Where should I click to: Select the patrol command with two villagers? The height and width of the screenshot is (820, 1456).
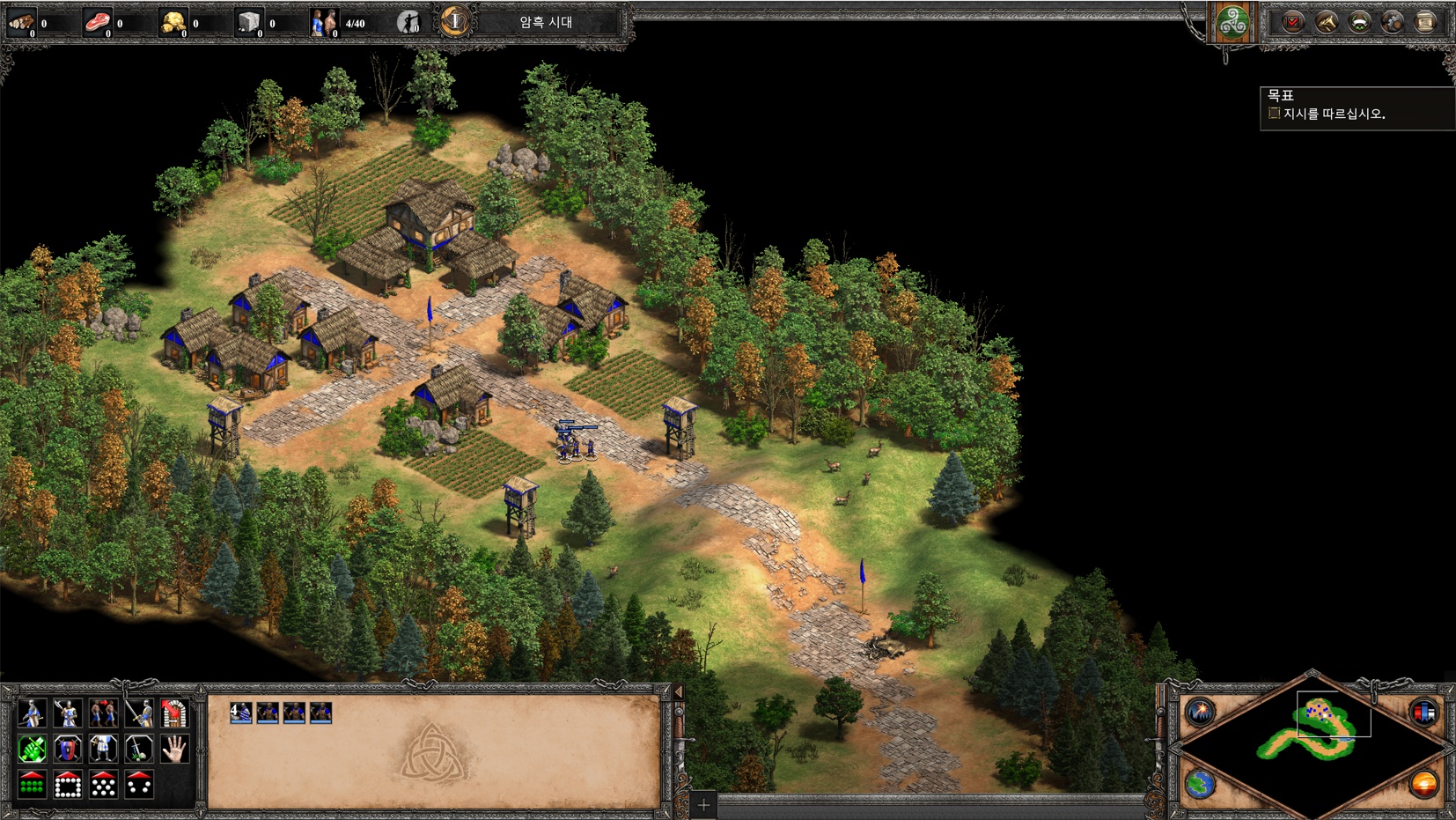(103, 713)
